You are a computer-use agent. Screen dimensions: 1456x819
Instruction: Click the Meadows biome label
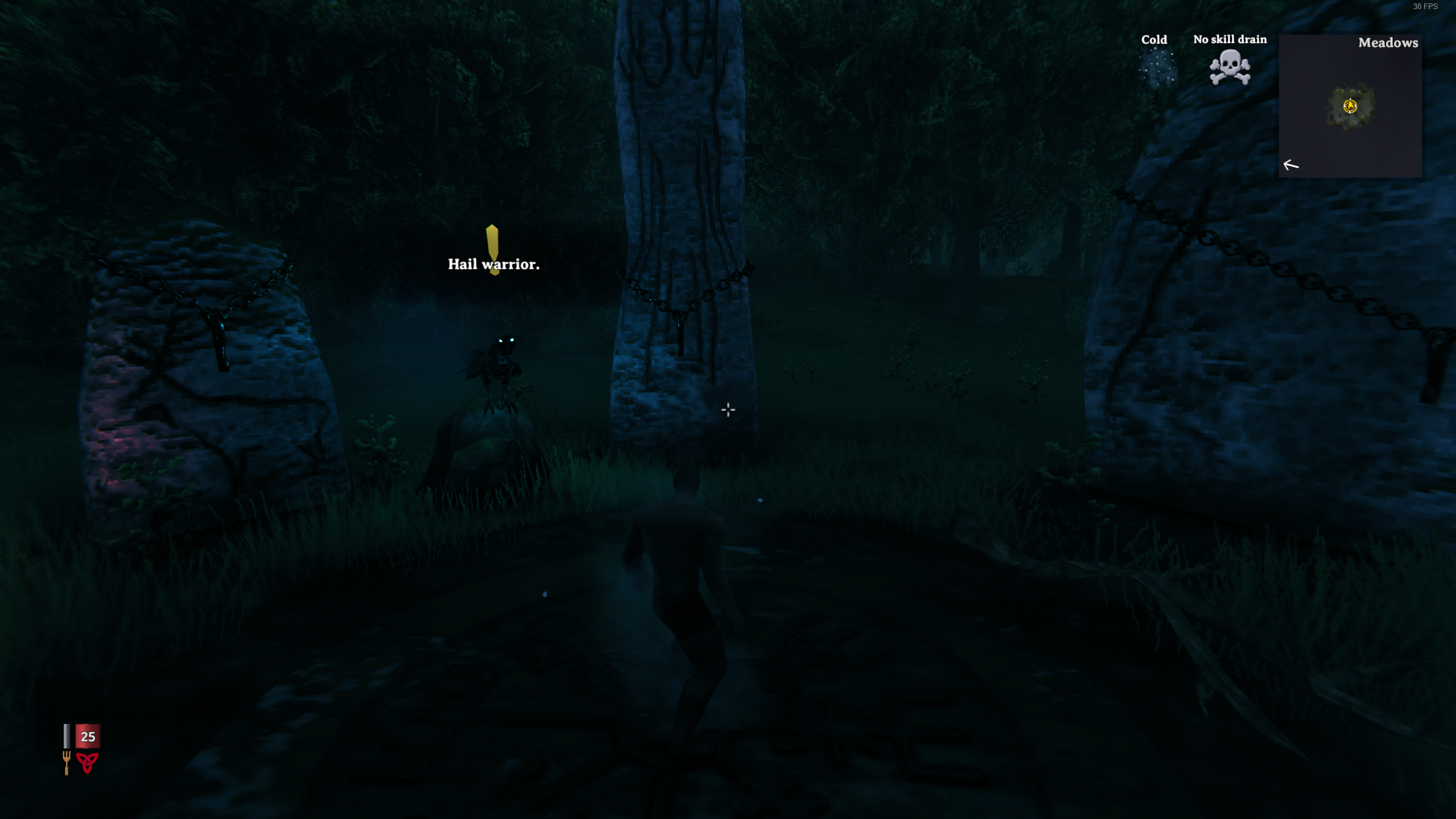[x=1388, y=43]
